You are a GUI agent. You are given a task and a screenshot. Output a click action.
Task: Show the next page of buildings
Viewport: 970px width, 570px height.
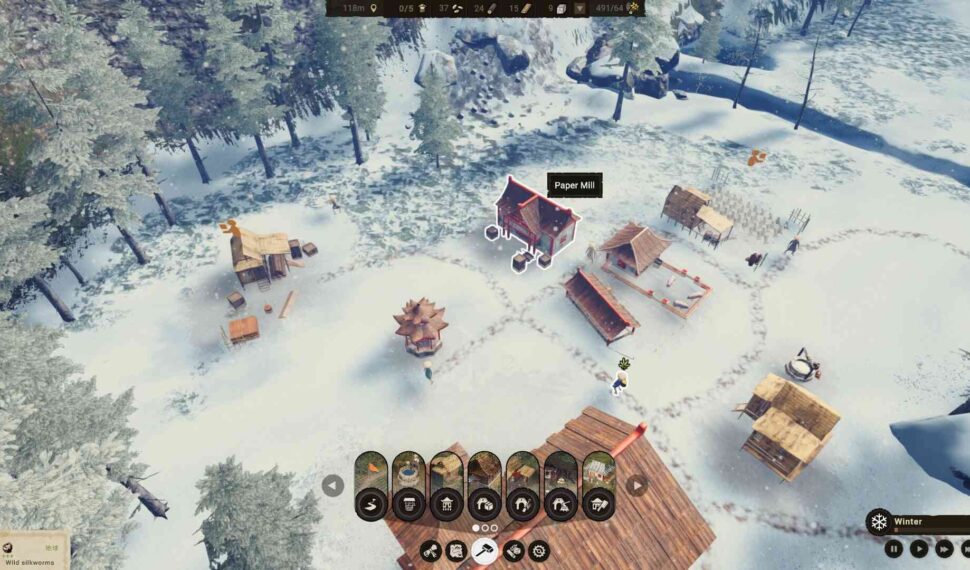[637, 486]
